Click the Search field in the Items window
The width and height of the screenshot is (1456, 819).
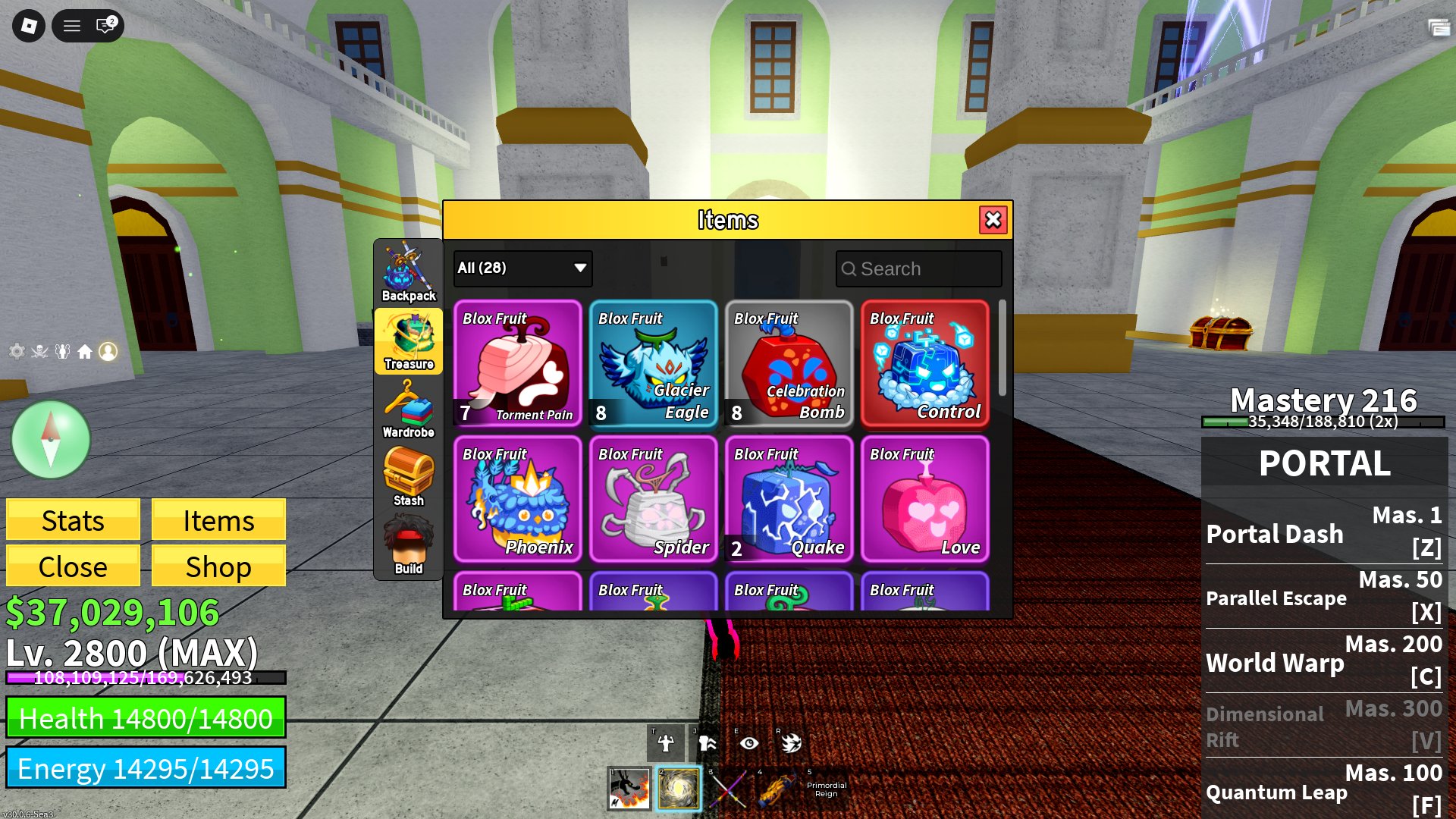(x=918, y=268)
